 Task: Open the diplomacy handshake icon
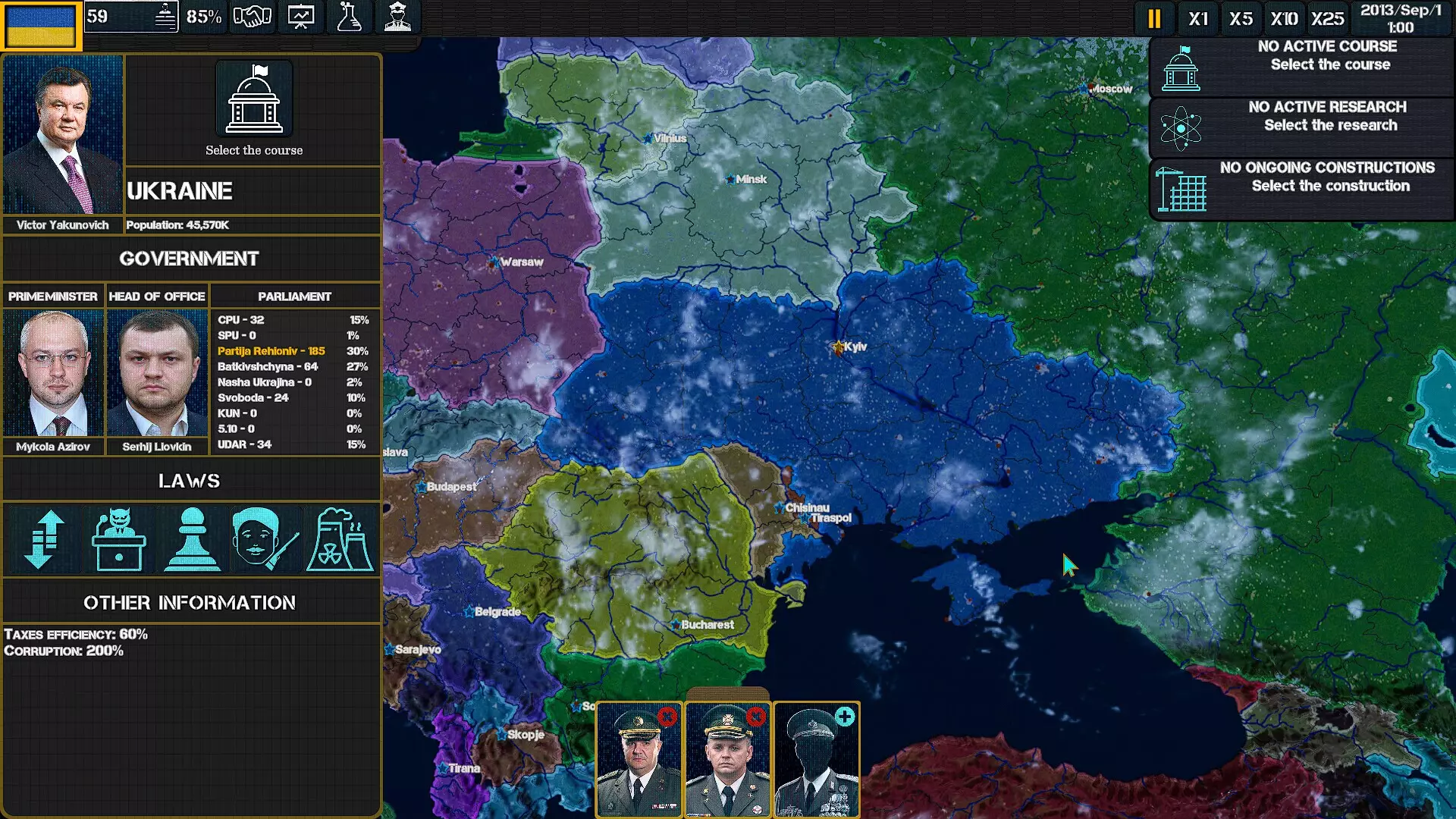[x=253, y=16]
